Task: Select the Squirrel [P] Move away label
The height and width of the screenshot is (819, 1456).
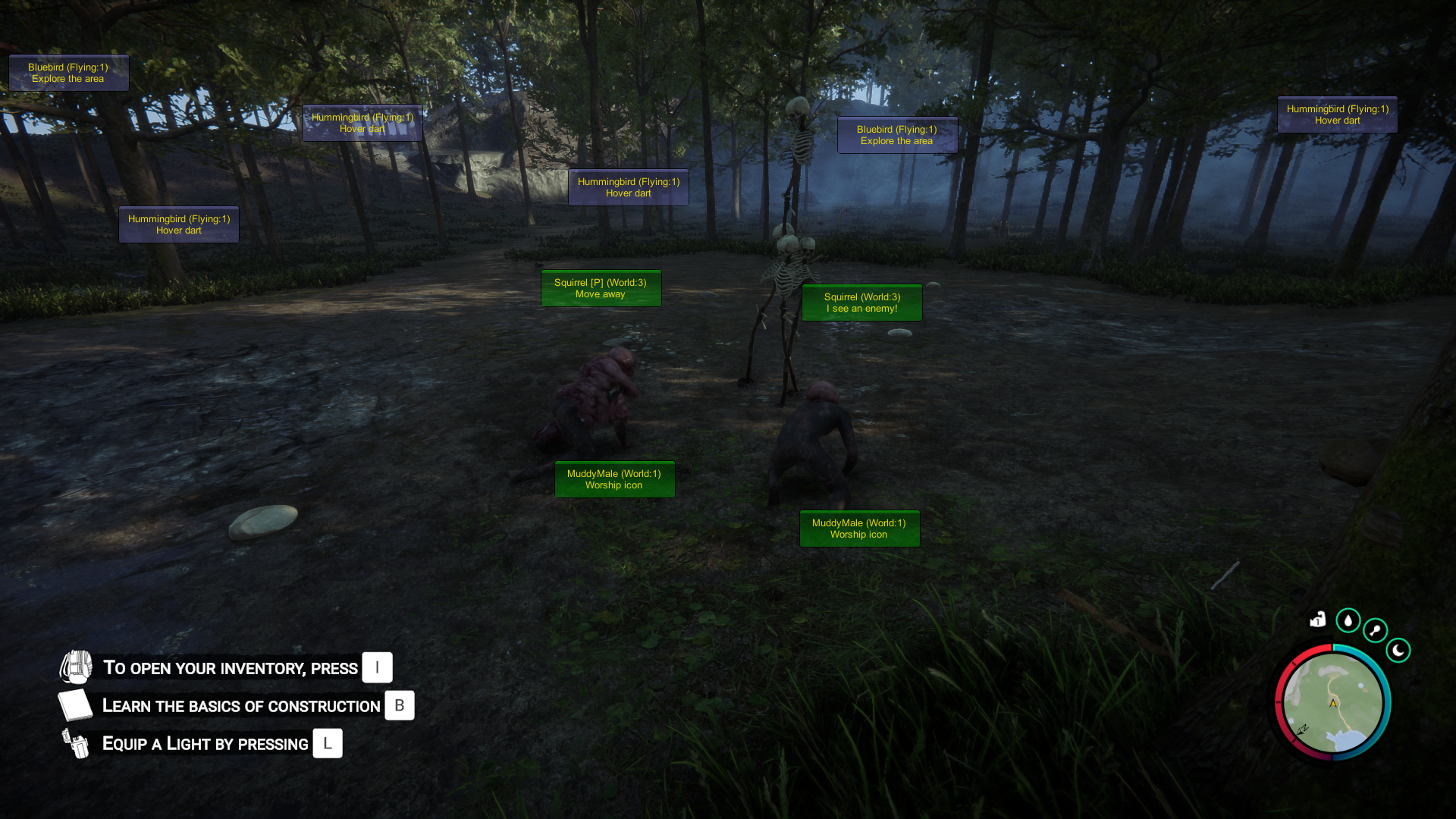Action: [x=601, y=288]
